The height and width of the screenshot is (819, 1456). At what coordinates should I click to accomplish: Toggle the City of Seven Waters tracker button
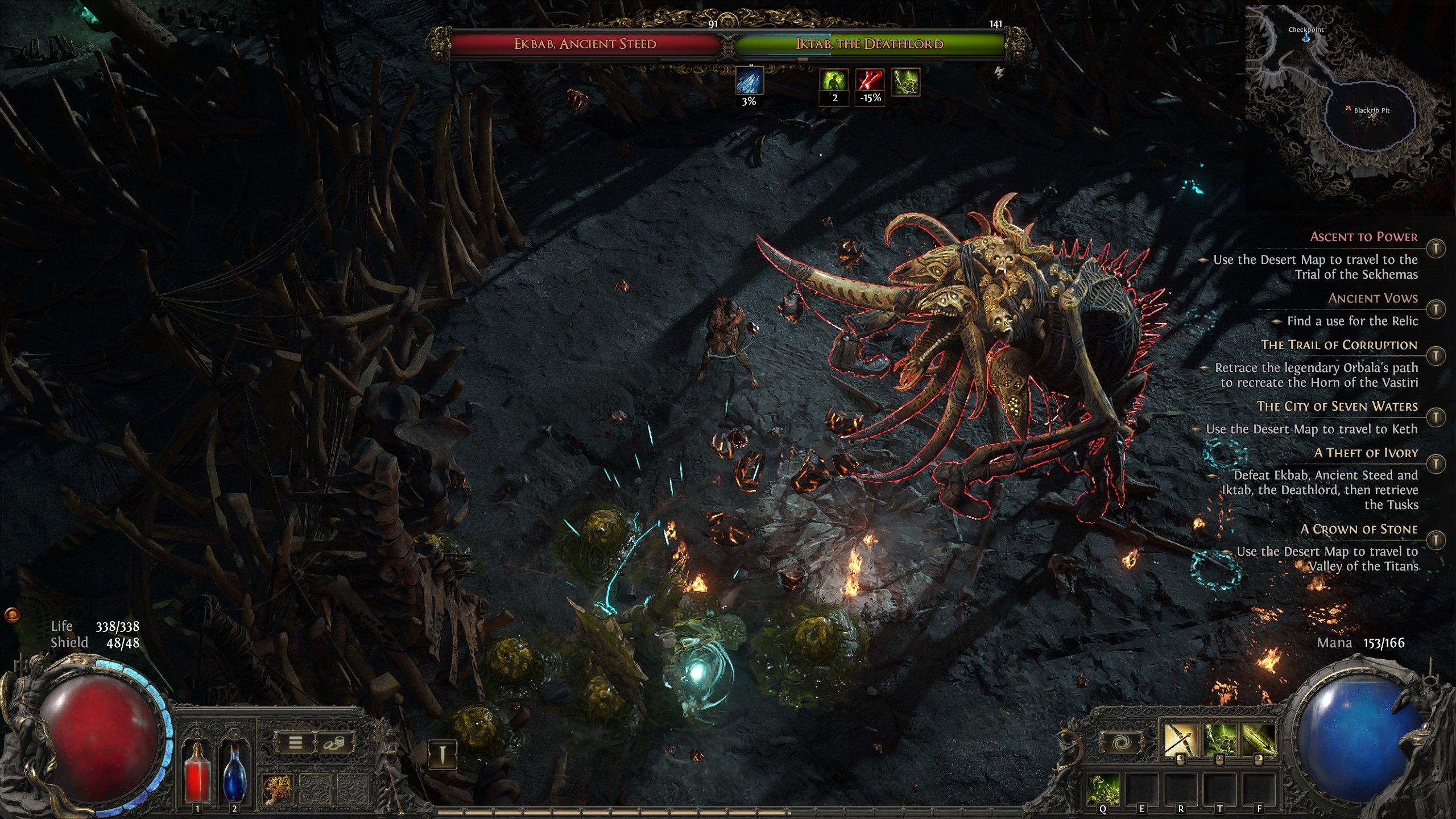(x=1437, y=417)
